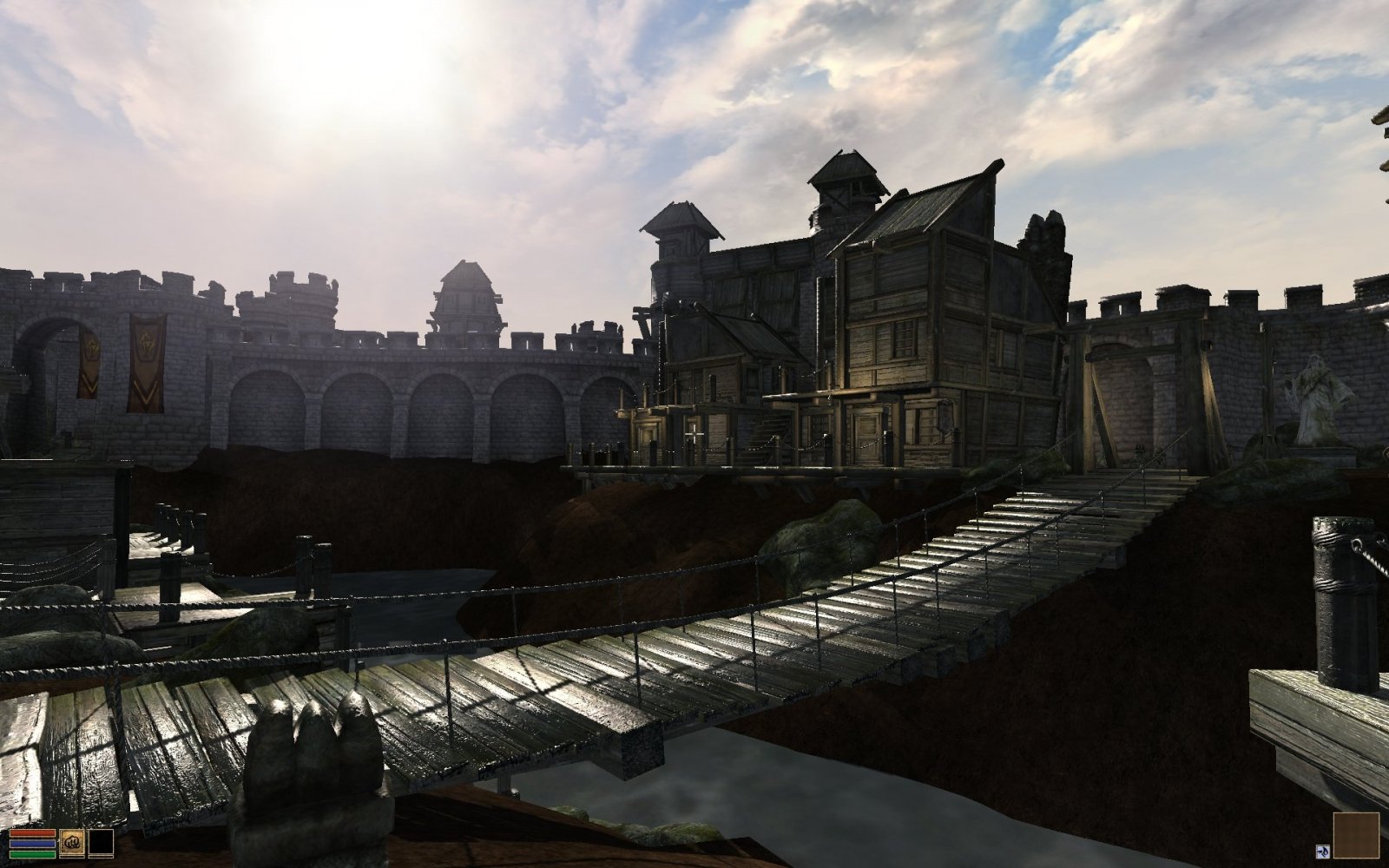Select the hand-to-hand fist weapon icon
1389x868 pixels.
pos(73,842)
